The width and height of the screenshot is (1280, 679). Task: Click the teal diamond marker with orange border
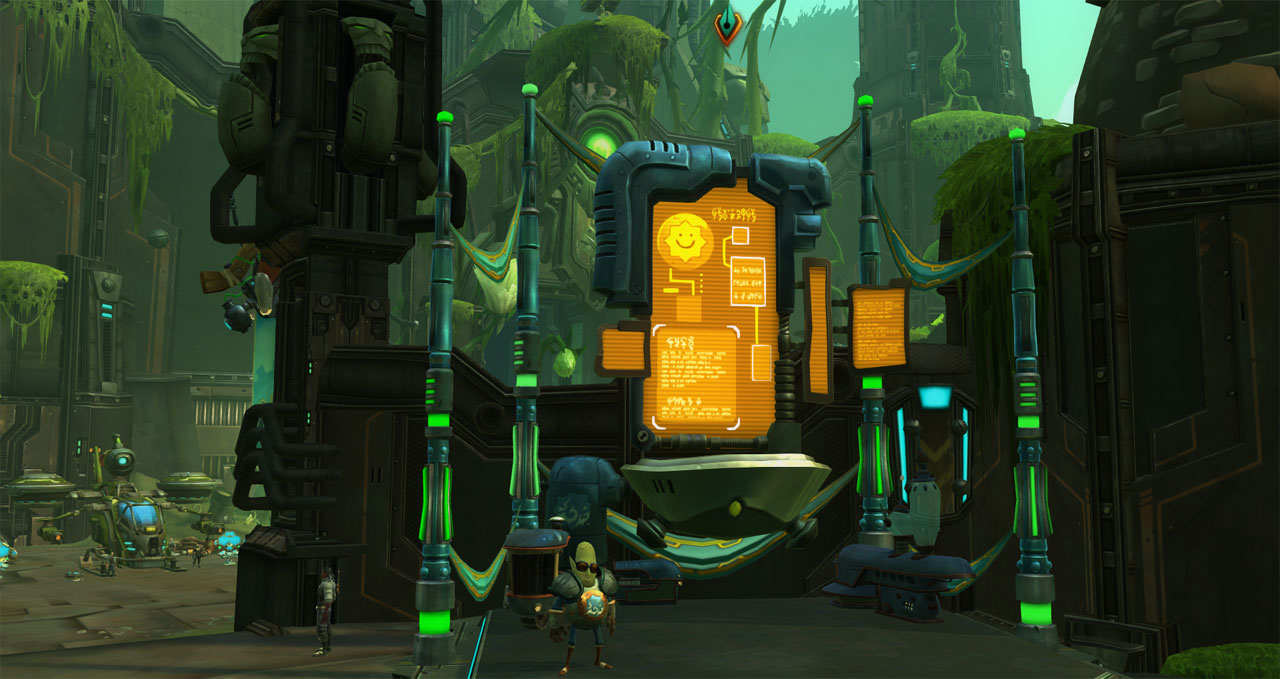coord(727,24)
